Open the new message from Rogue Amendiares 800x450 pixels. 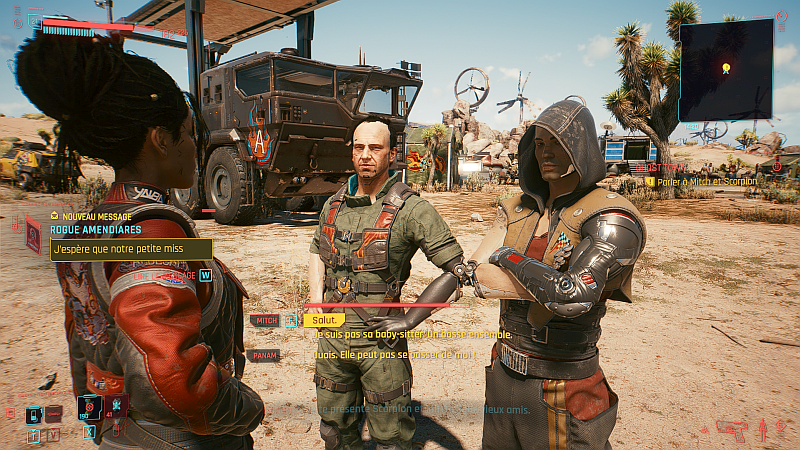tap(131, 249)
